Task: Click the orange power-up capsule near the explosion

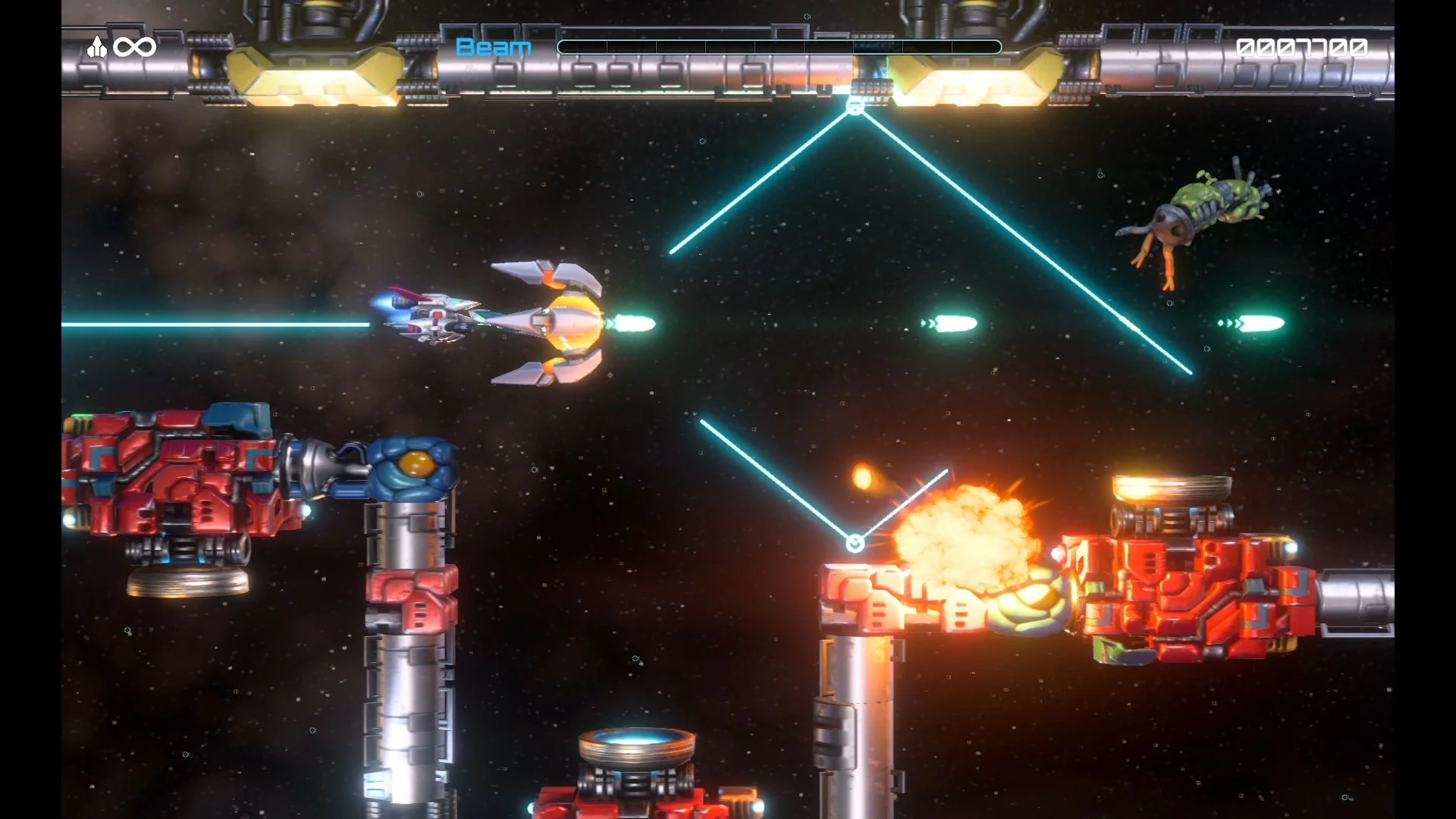Action: click(864, 475)
